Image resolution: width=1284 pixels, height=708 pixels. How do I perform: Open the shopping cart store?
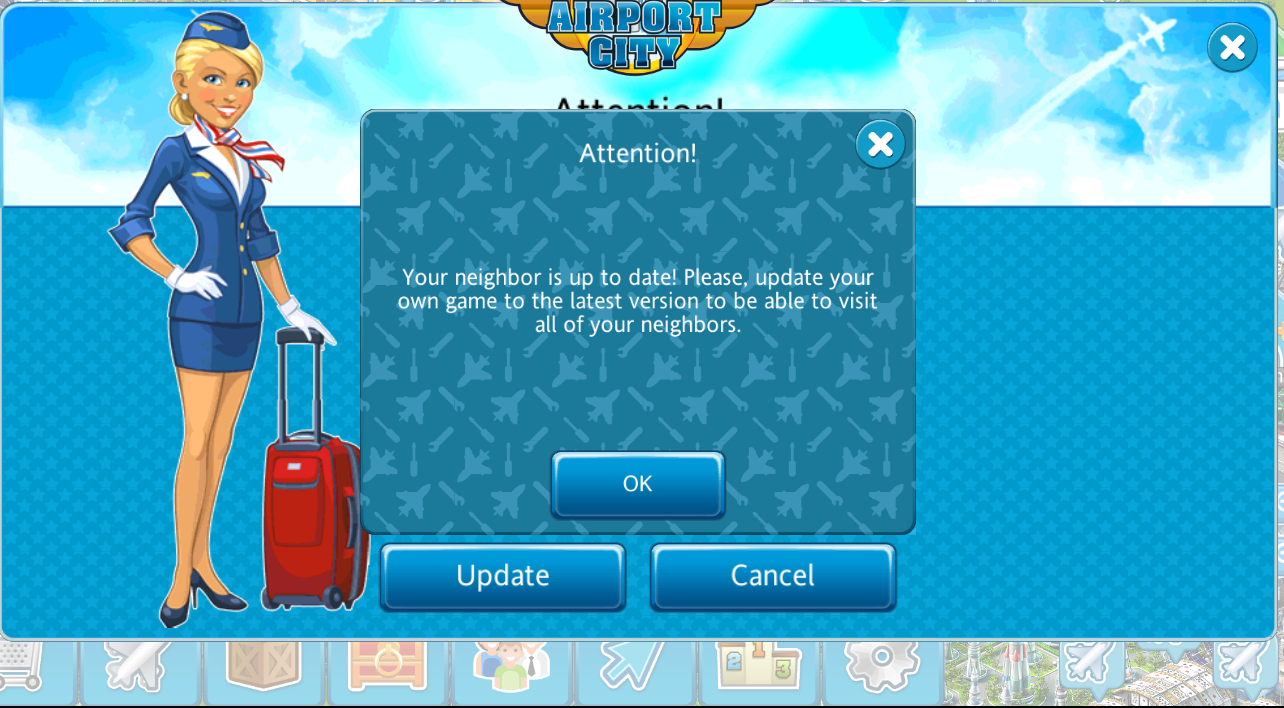[22, 668]
